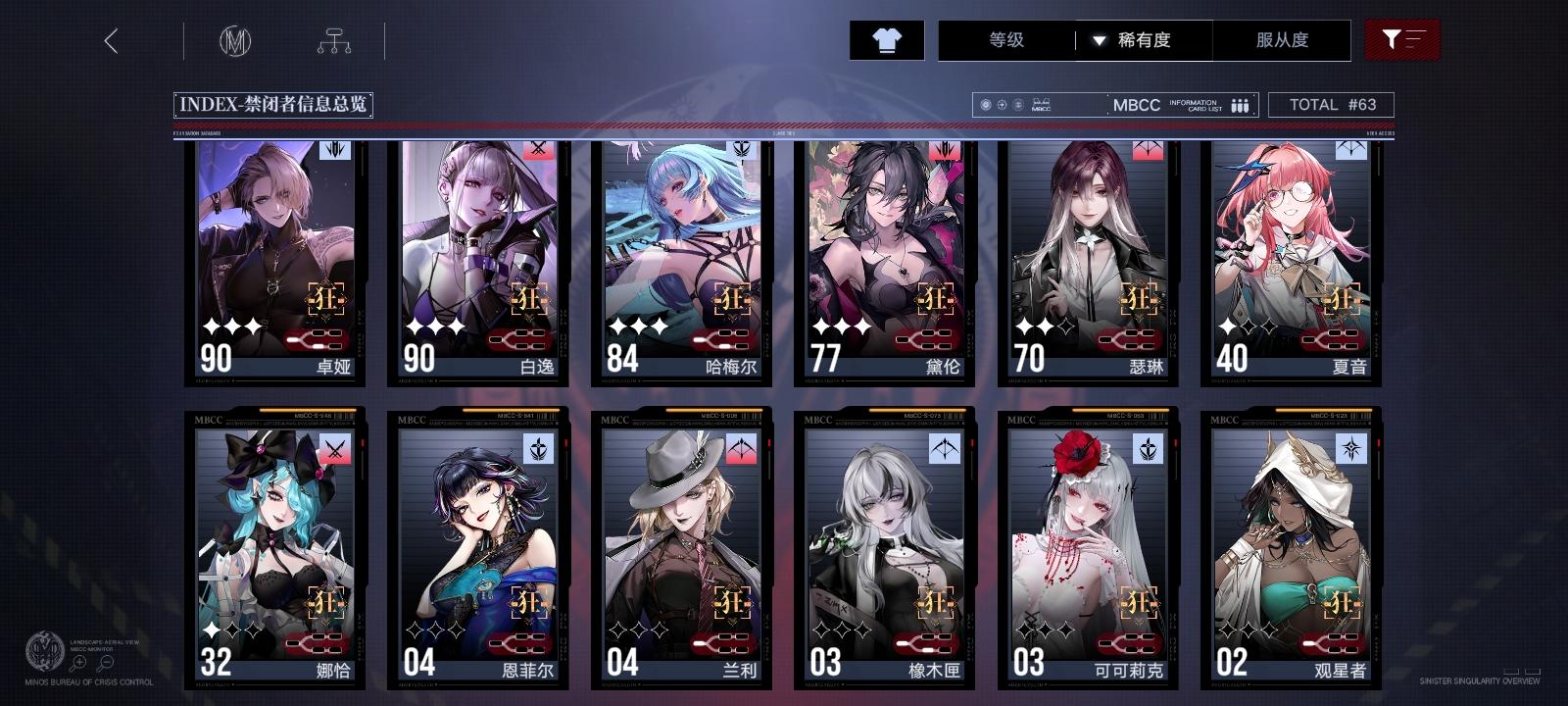Click the TOTAL #63 counter display

click(x=1333, y=104)
